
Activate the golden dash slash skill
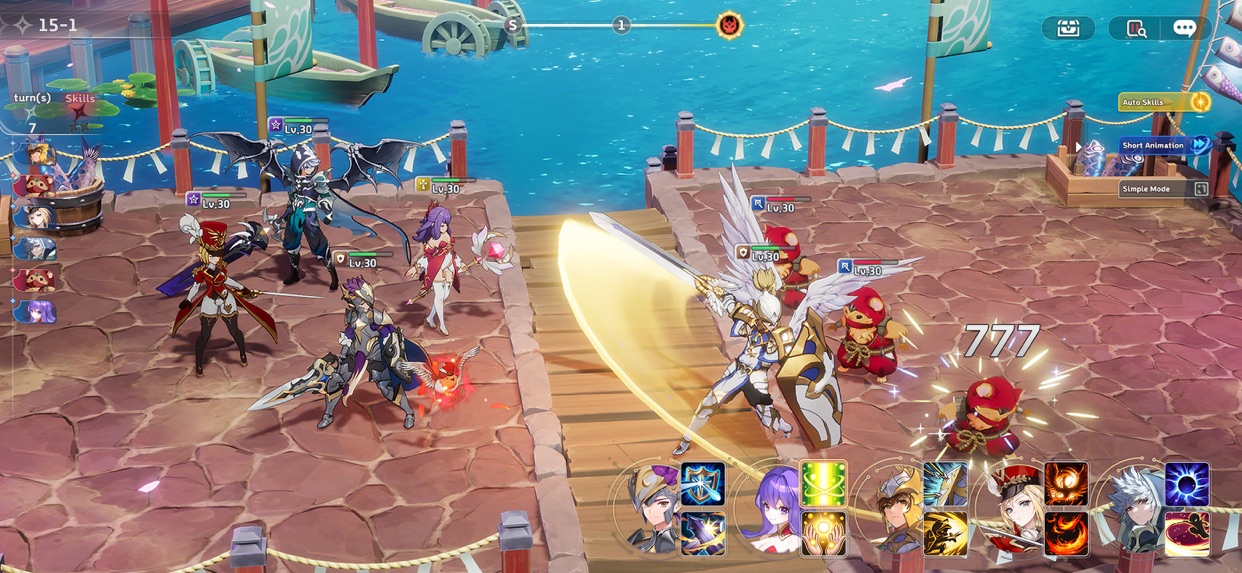[x=945, y=533]
